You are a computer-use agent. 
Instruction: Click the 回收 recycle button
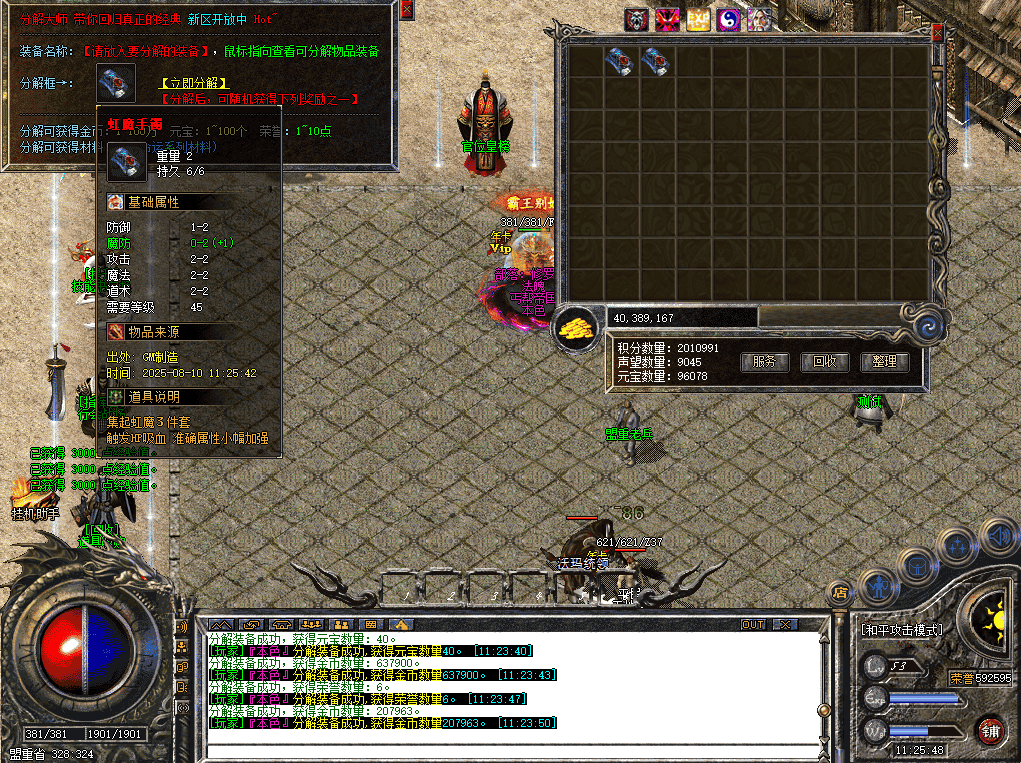pyautogui.click(x=824, y=362)
